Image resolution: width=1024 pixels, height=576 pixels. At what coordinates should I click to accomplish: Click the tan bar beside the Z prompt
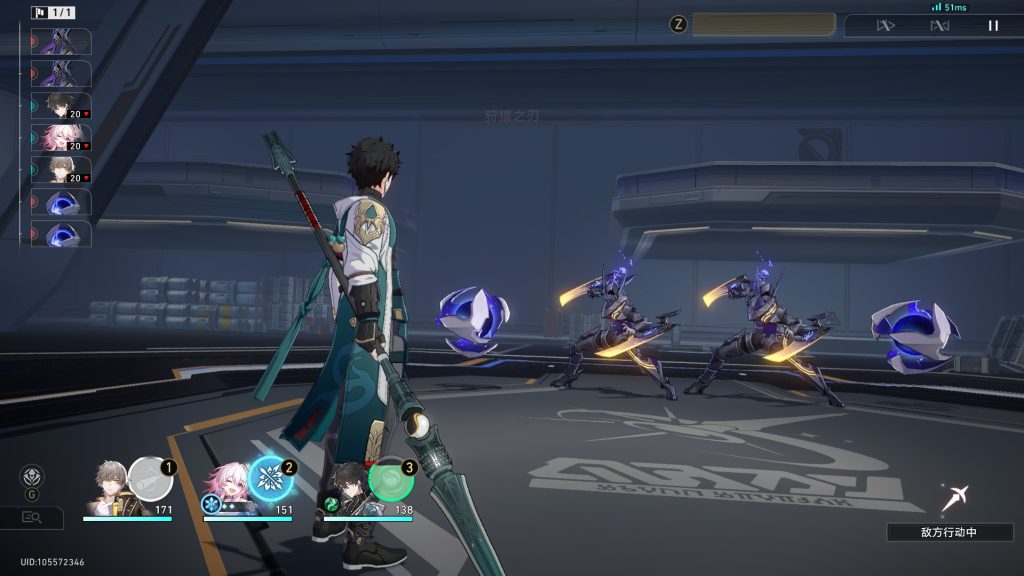tap(763, 25)
